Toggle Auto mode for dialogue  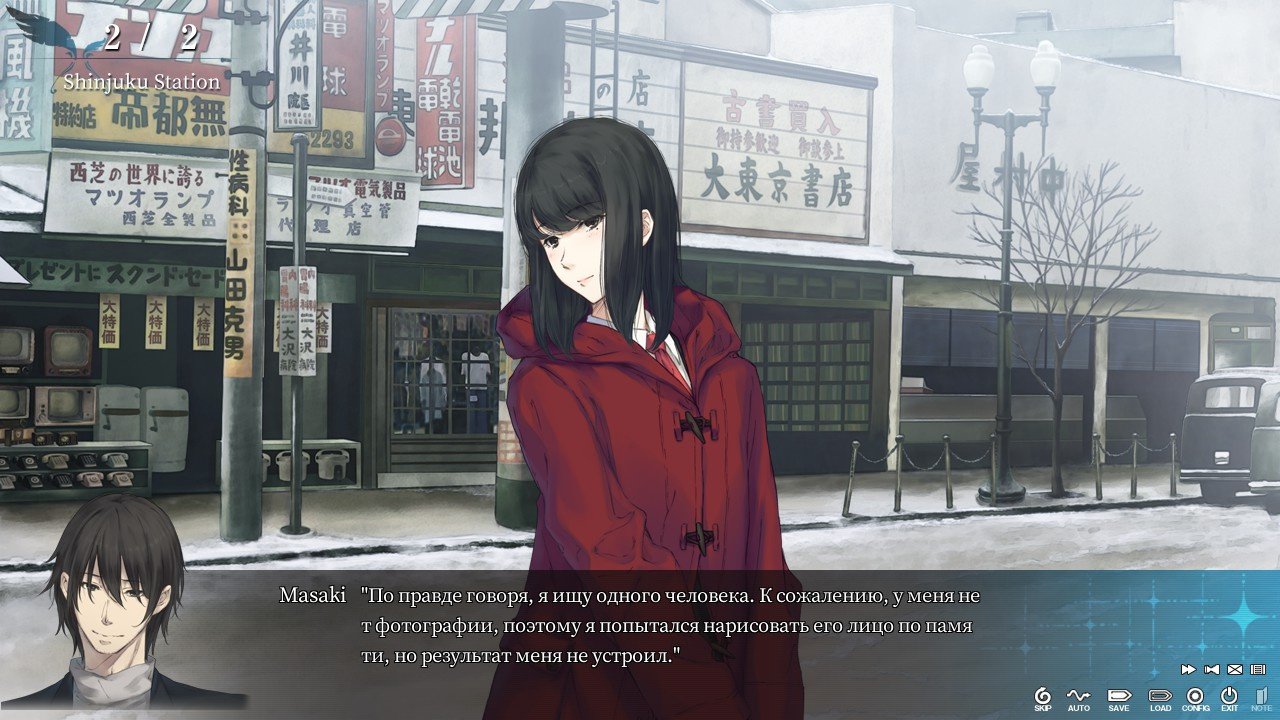pyautogui.click(x=1078, y=697)
